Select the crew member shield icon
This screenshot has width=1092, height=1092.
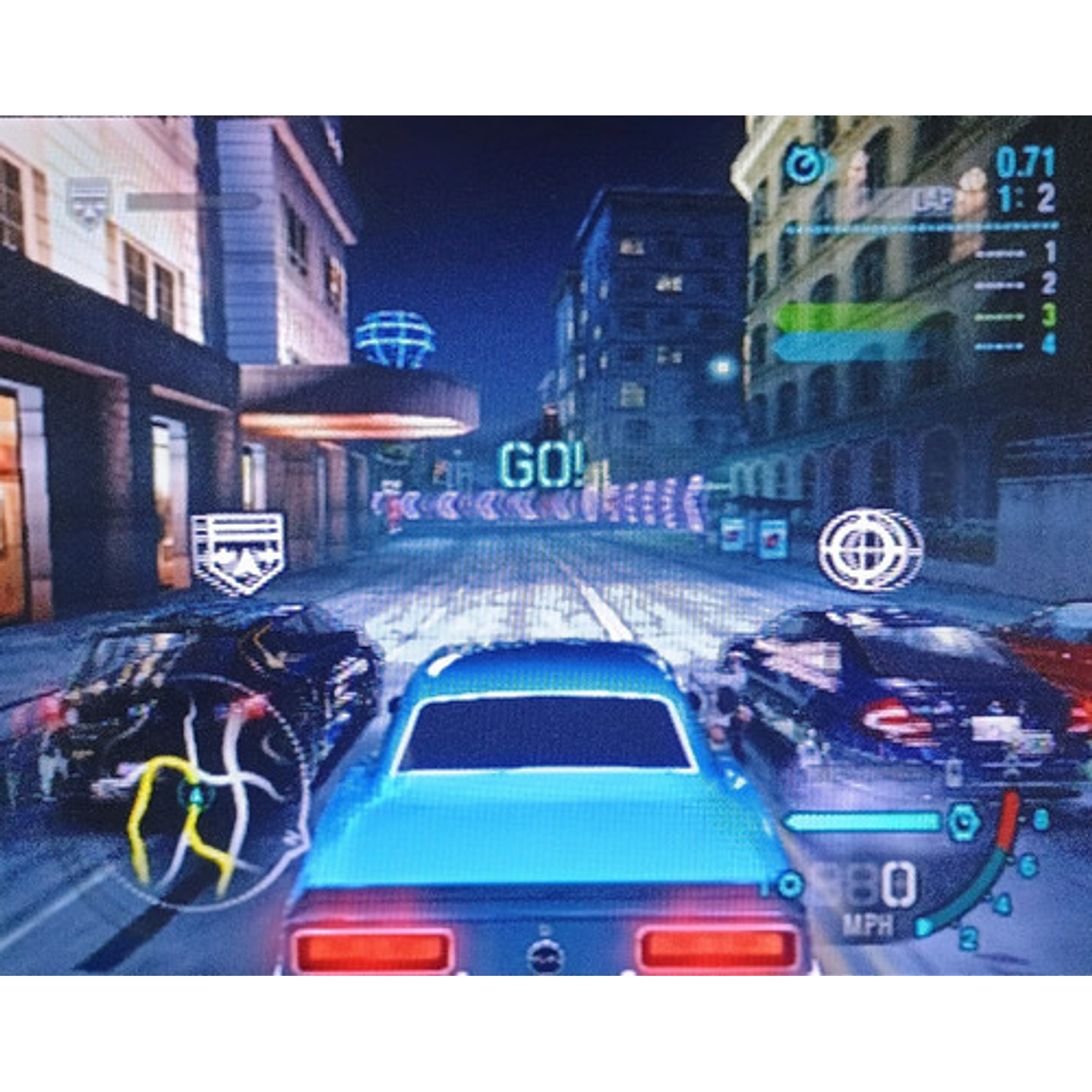[235, 545]
